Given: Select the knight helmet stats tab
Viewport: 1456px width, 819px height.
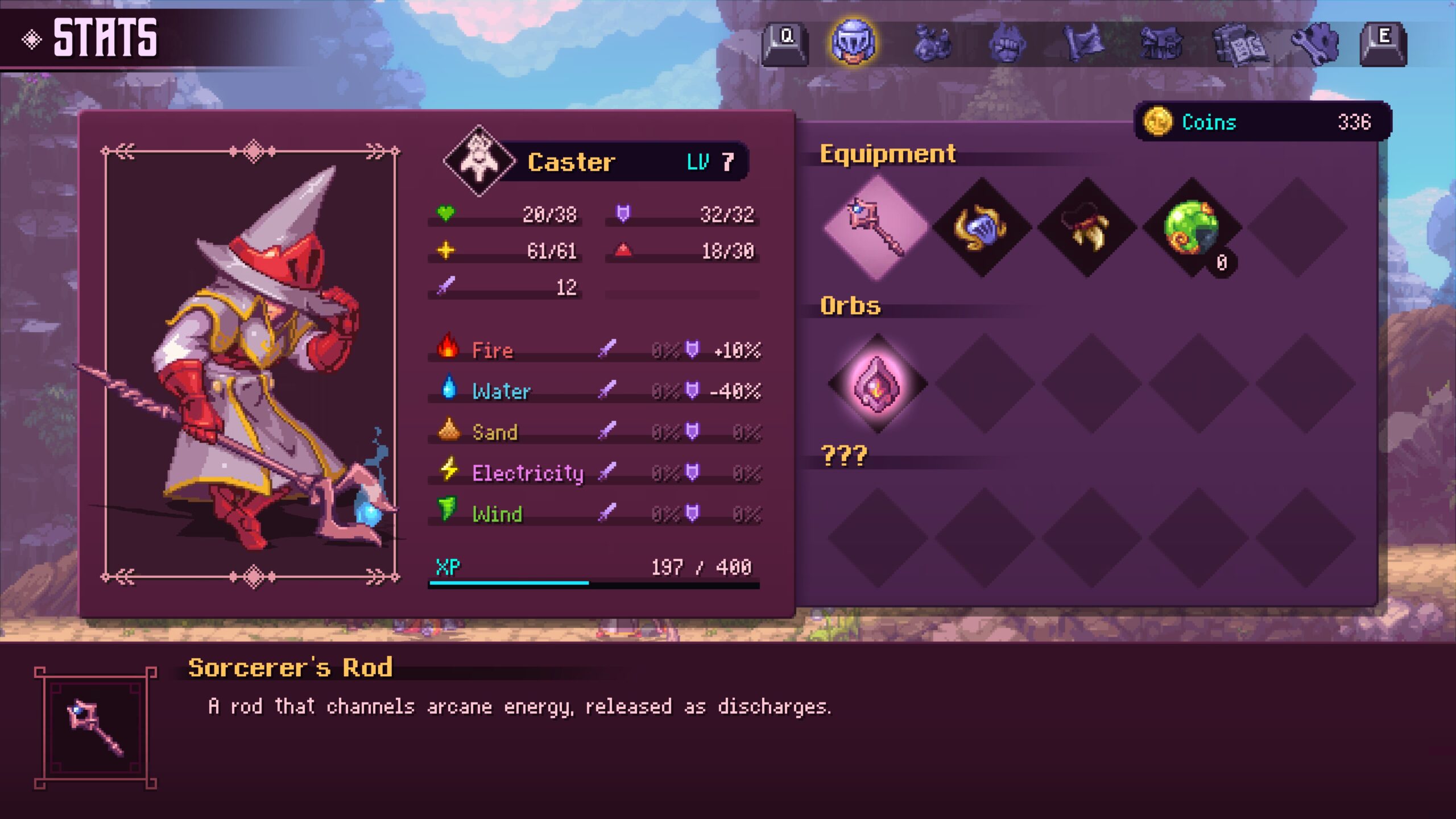Looking at the screenshot, I should (x=853, y=42).
